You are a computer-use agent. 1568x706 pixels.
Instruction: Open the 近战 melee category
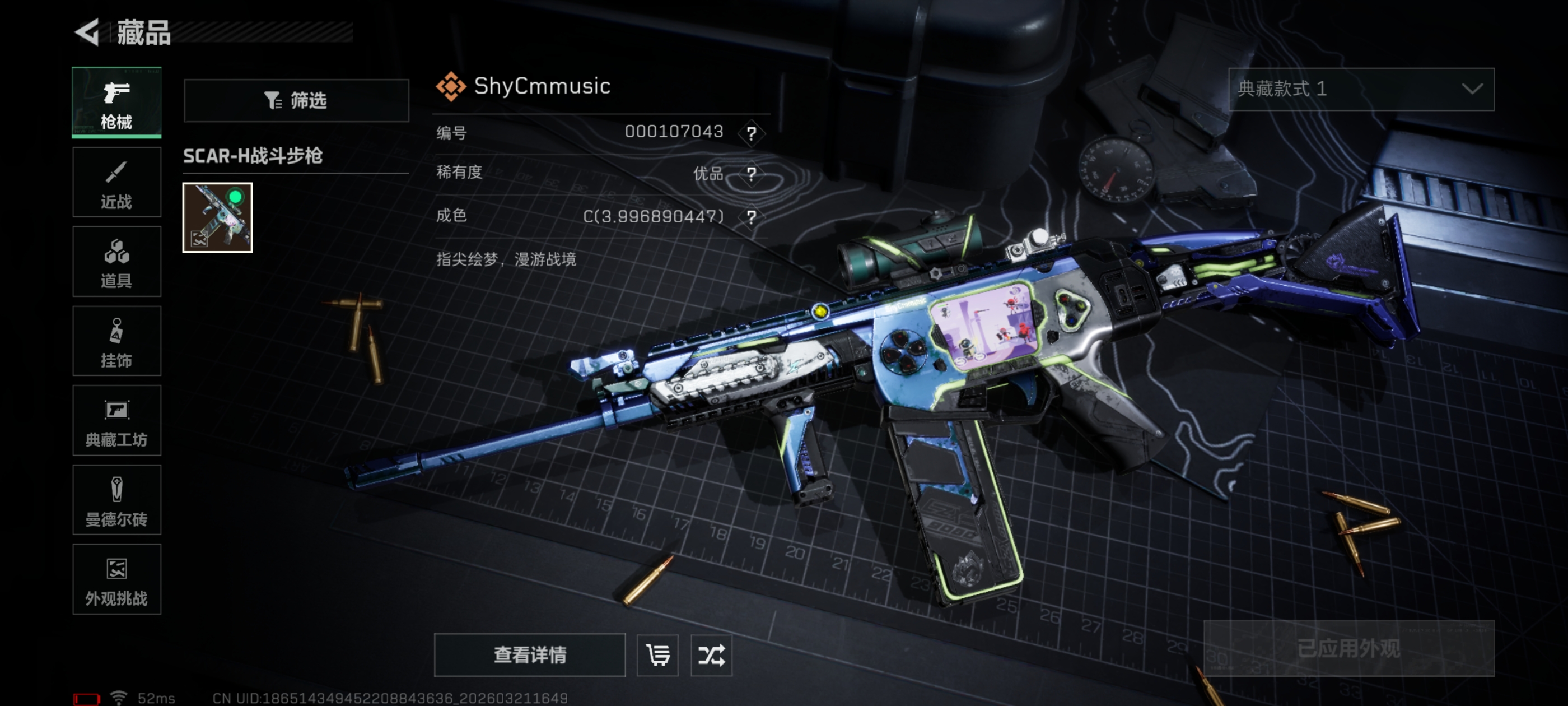tap(116, 182)
